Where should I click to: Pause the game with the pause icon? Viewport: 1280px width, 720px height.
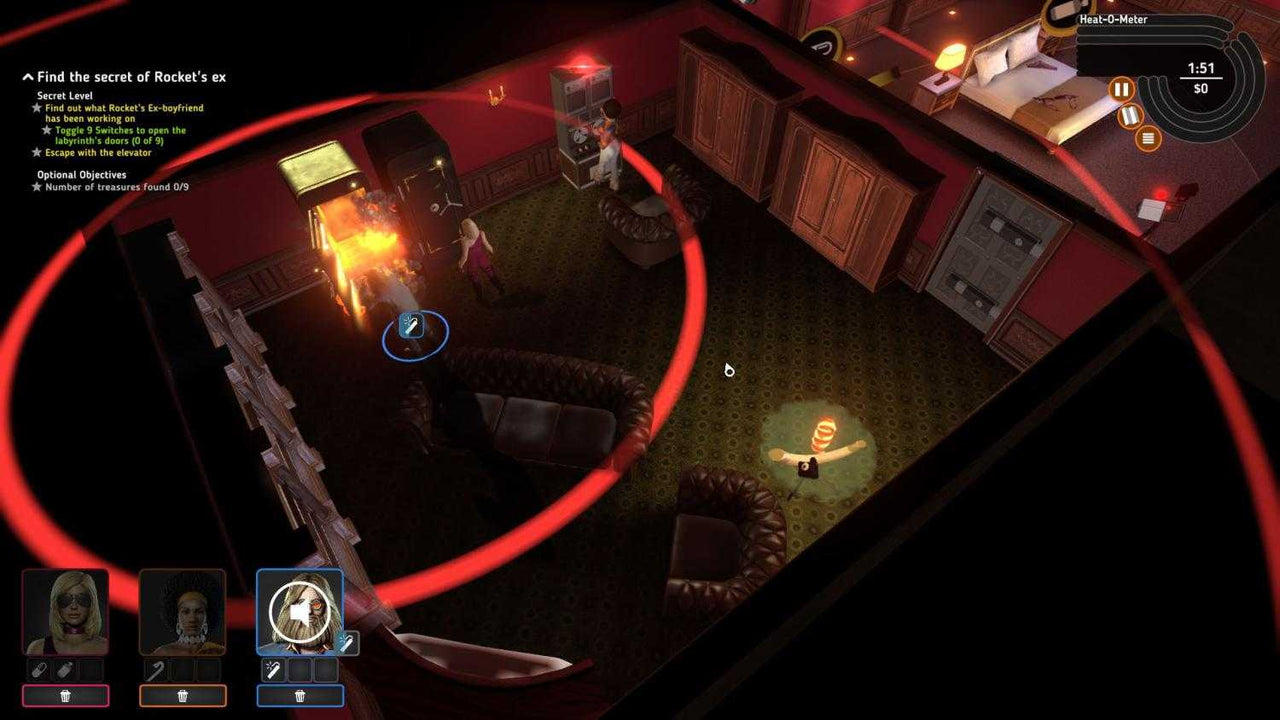coord(1120,88)
